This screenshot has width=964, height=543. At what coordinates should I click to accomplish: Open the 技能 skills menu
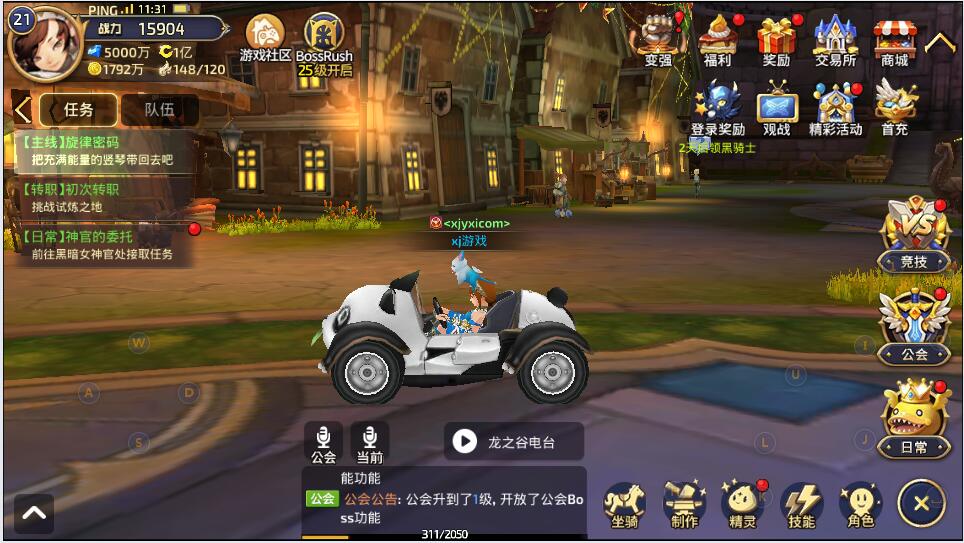pos(801,504)
